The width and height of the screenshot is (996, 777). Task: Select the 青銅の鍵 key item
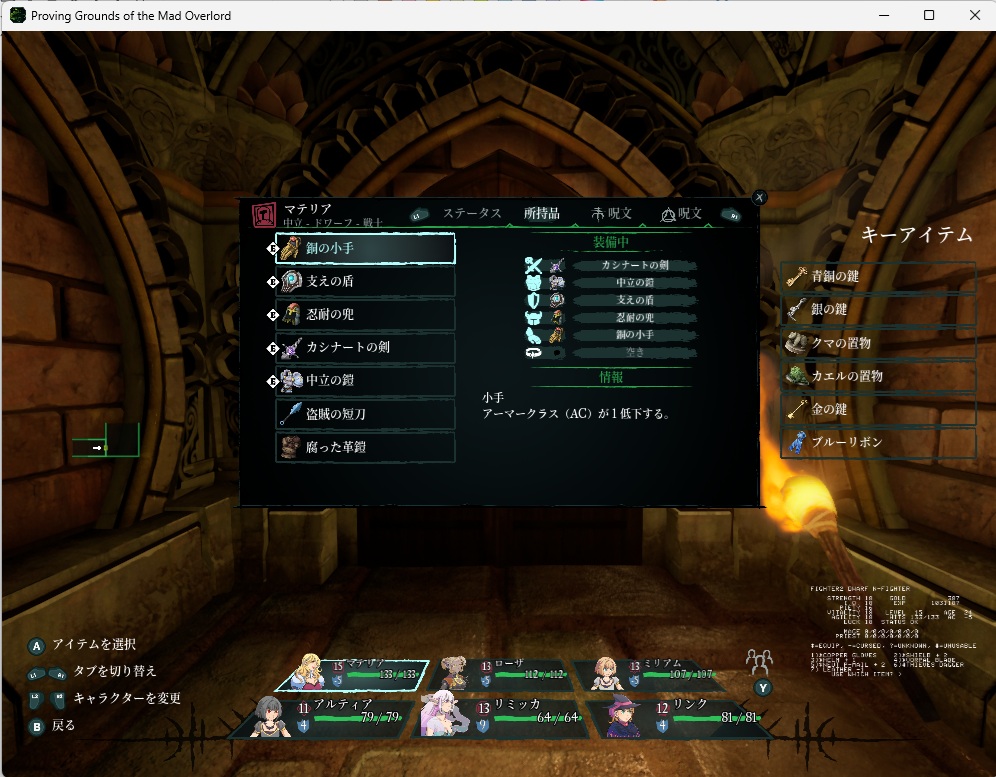pyautogui.click(x=878, y=277)
